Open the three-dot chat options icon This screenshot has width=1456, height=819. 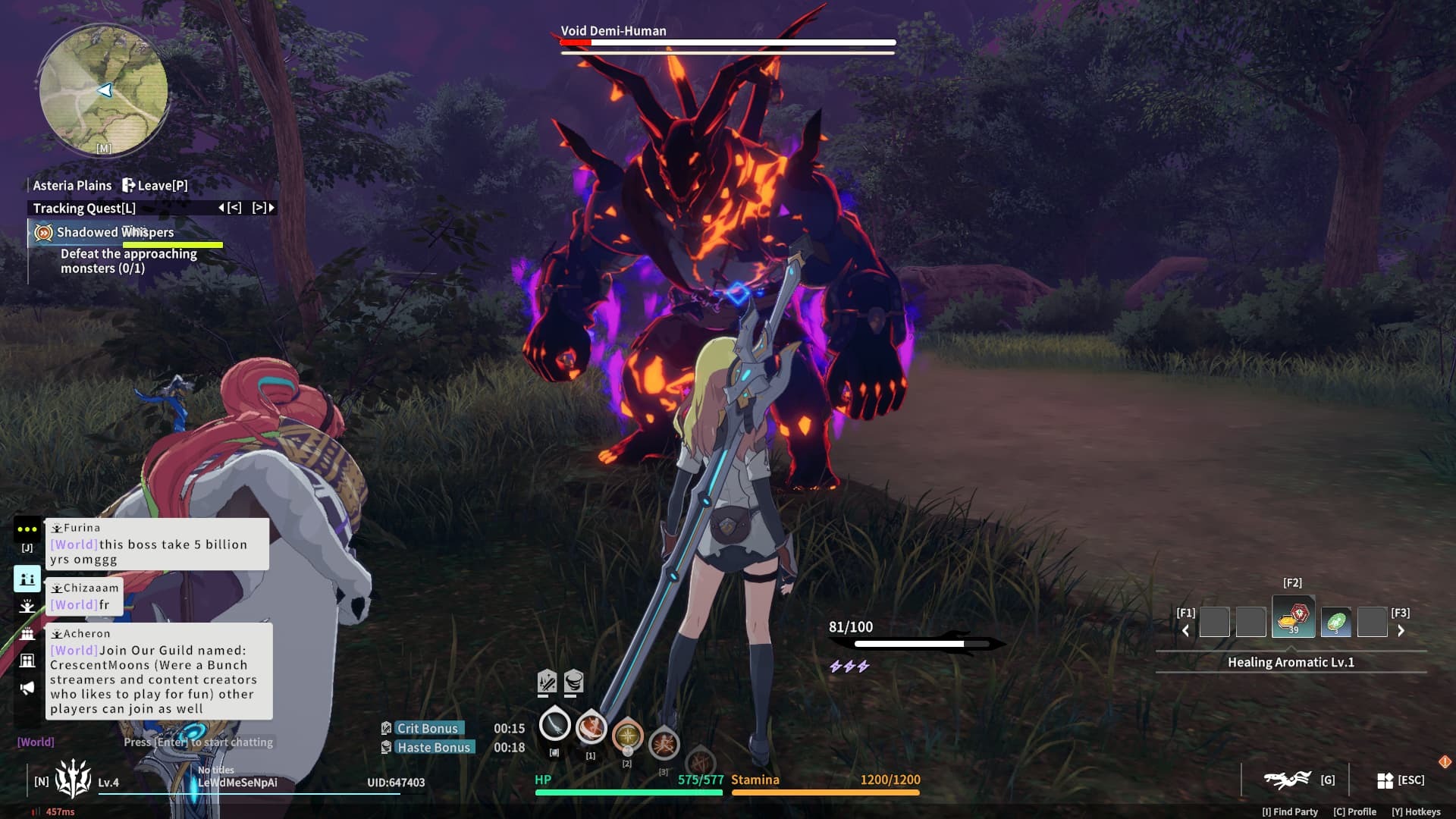coord(27,529)
